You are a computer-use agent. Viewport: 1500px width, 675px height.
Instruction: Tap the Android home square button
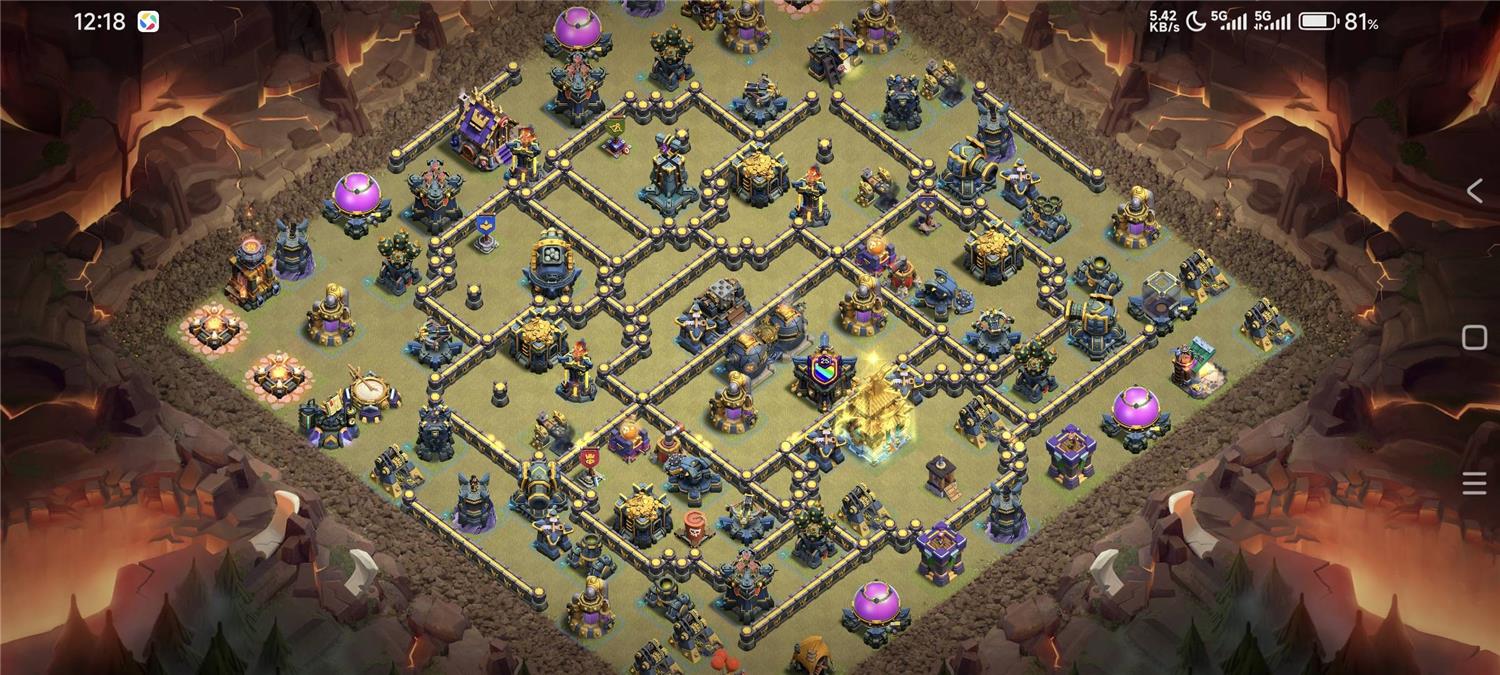tap(1474, 338)
